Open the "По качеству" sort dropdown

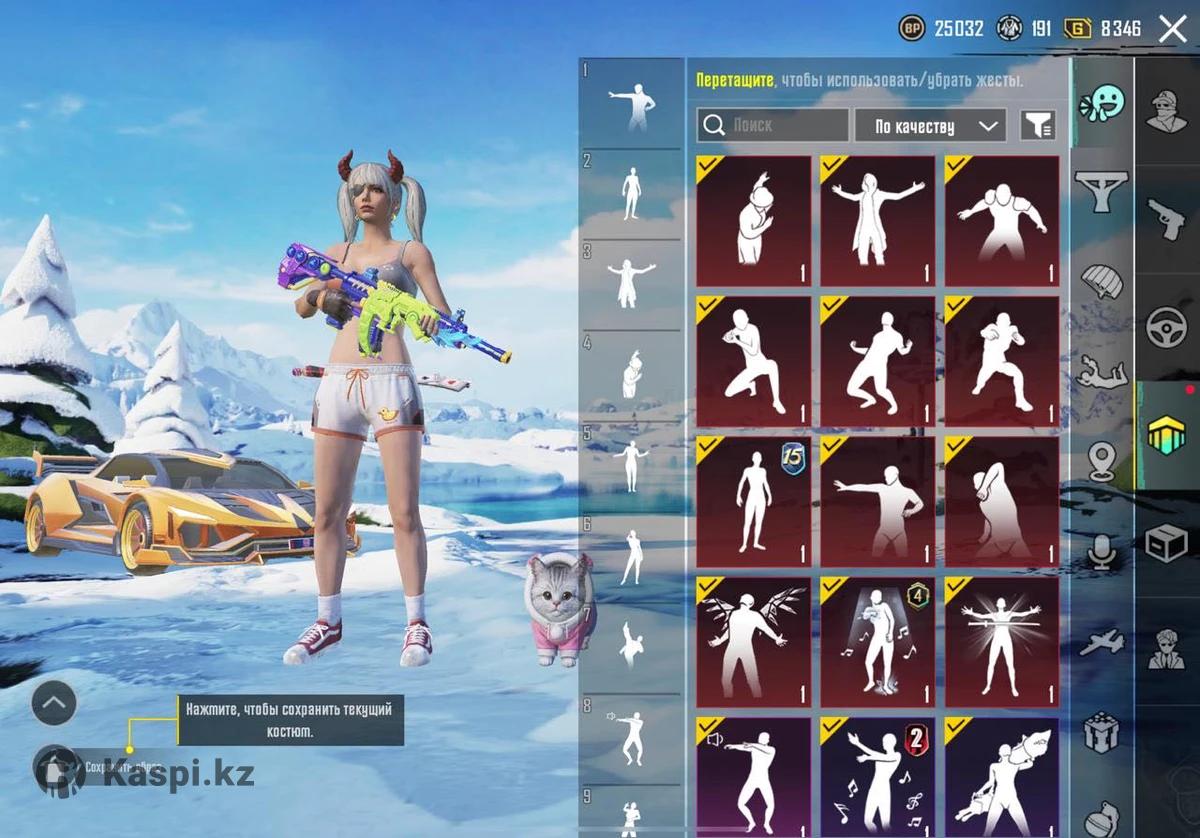930,126
